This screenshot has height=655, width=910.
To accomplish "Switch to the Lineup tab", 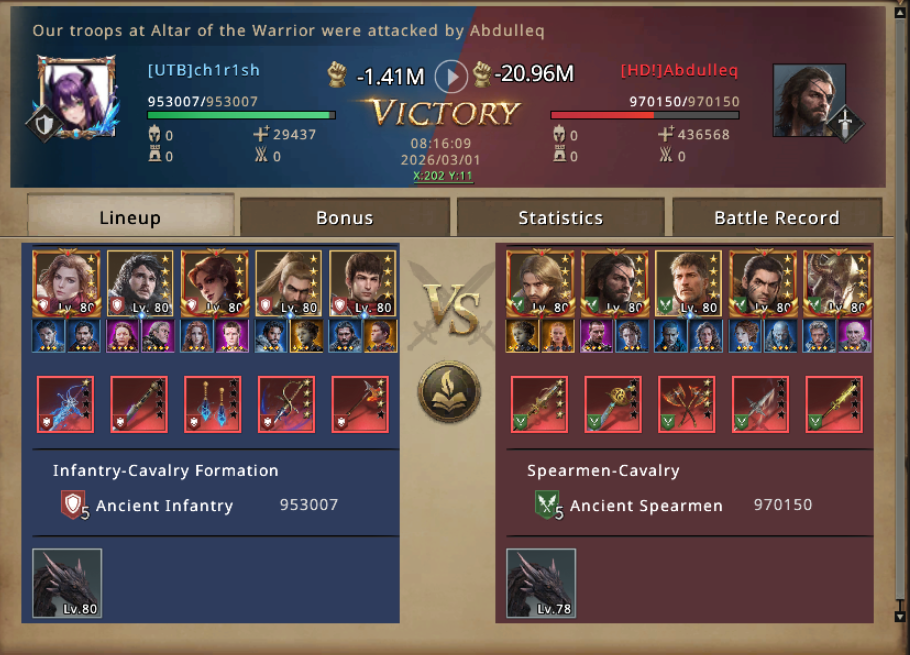I will tap(130, 217).
